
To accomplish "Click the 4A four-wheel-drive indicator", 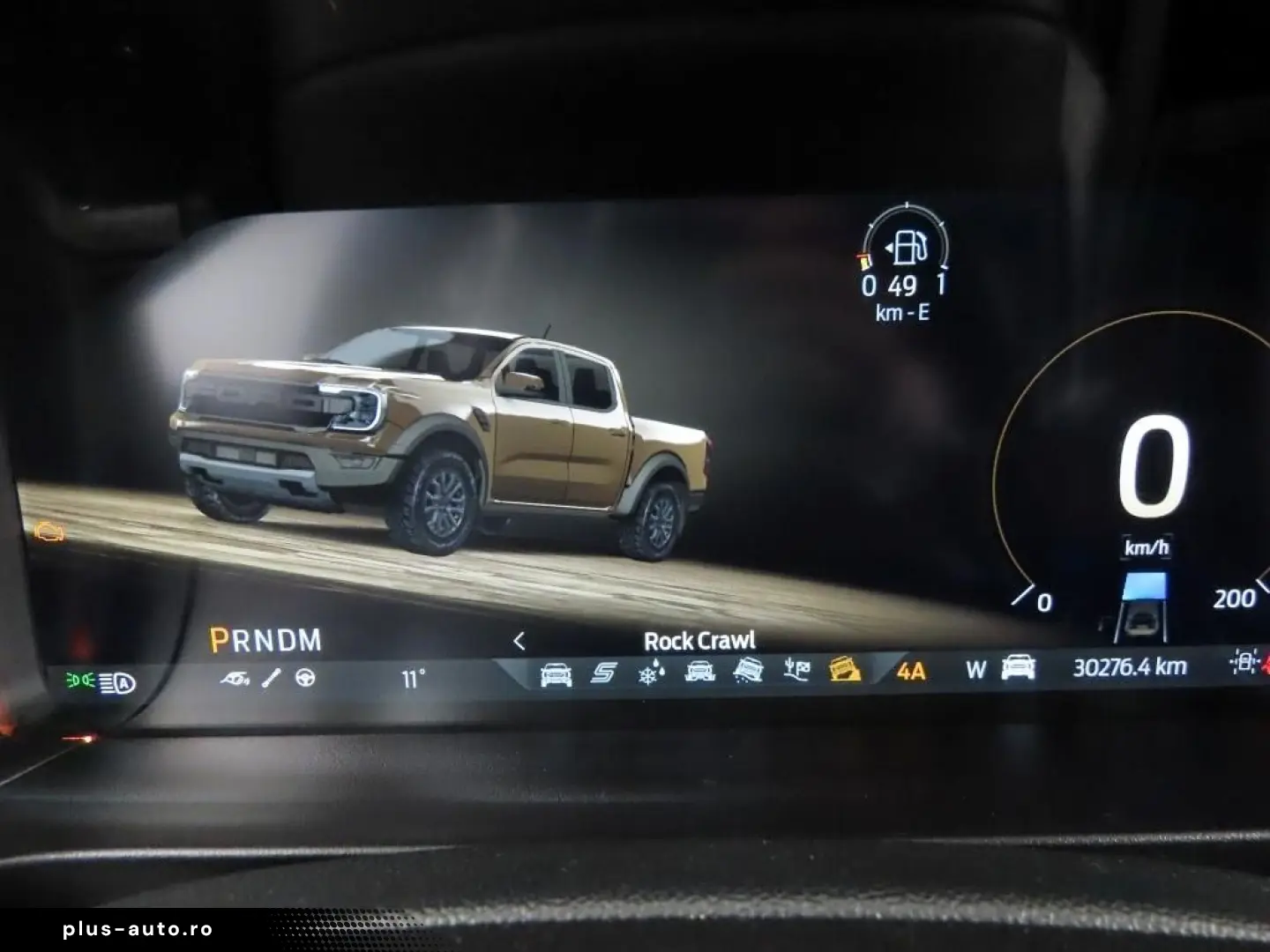I will point(911,671).
